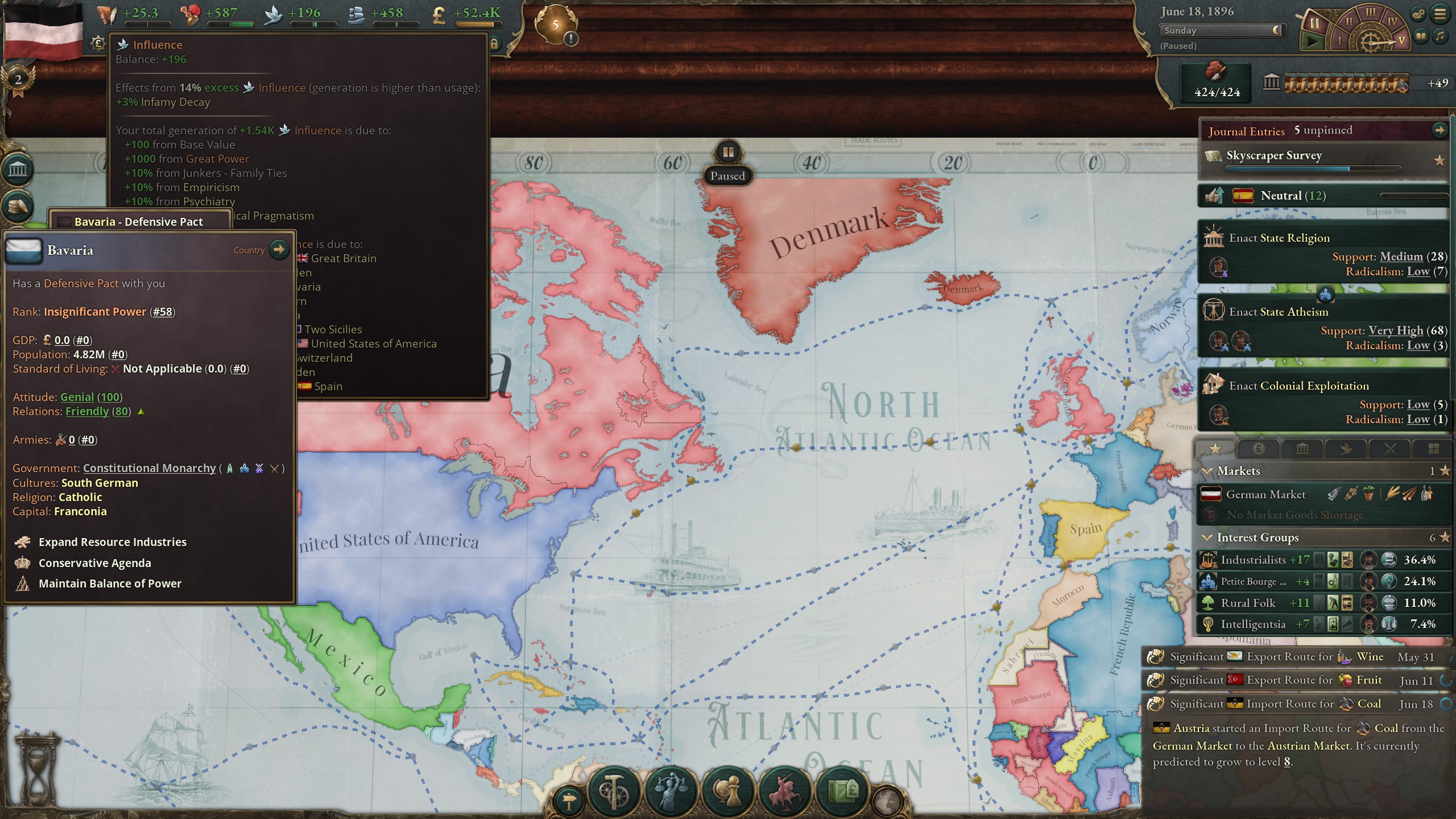Expand the Journal Entries panel arrow
The width and height of the screenshot is (1456, 819).
(1441, 130)
